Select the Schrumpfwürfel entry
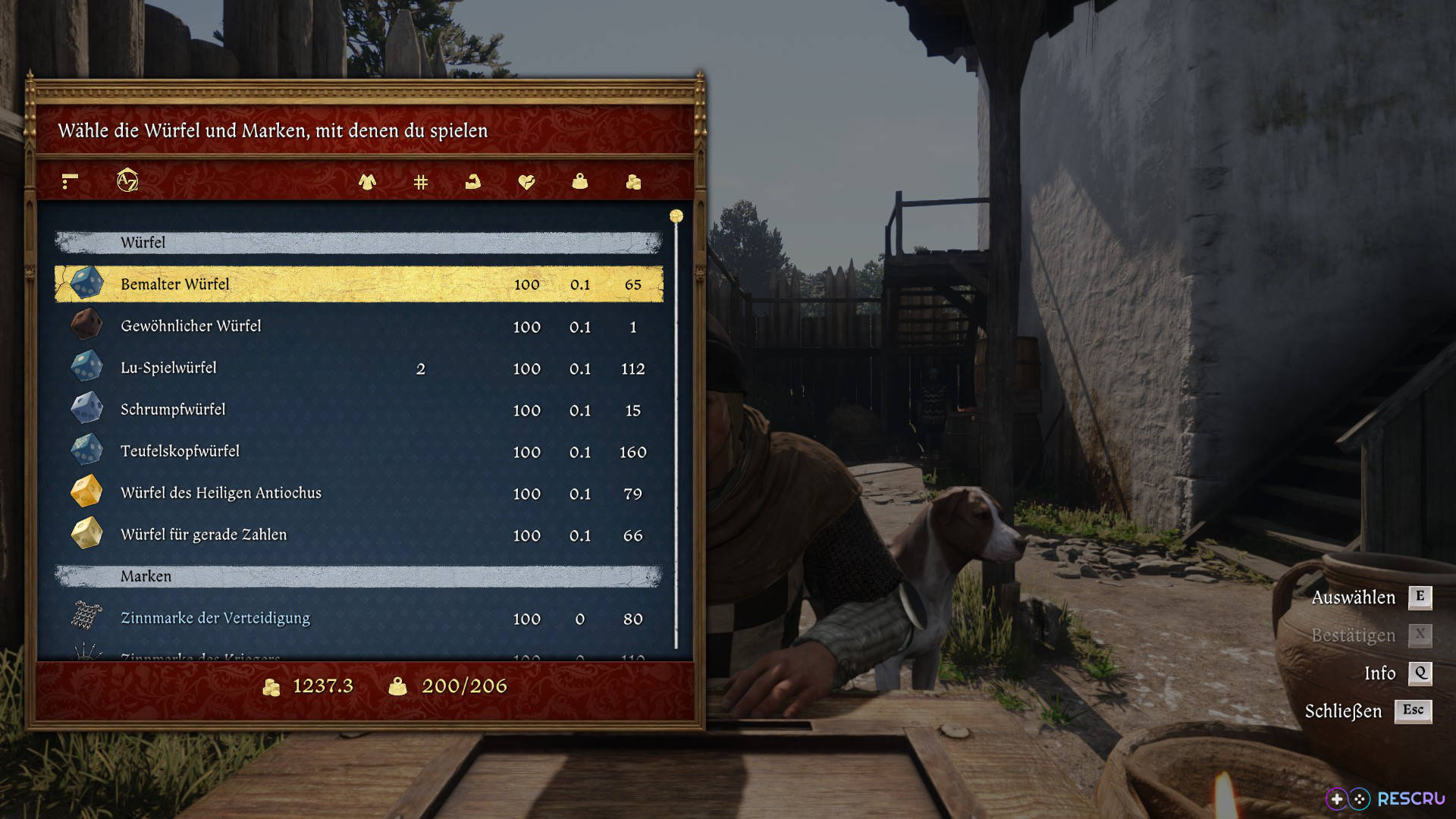1456x819 pixels. (x=359, y=409)
